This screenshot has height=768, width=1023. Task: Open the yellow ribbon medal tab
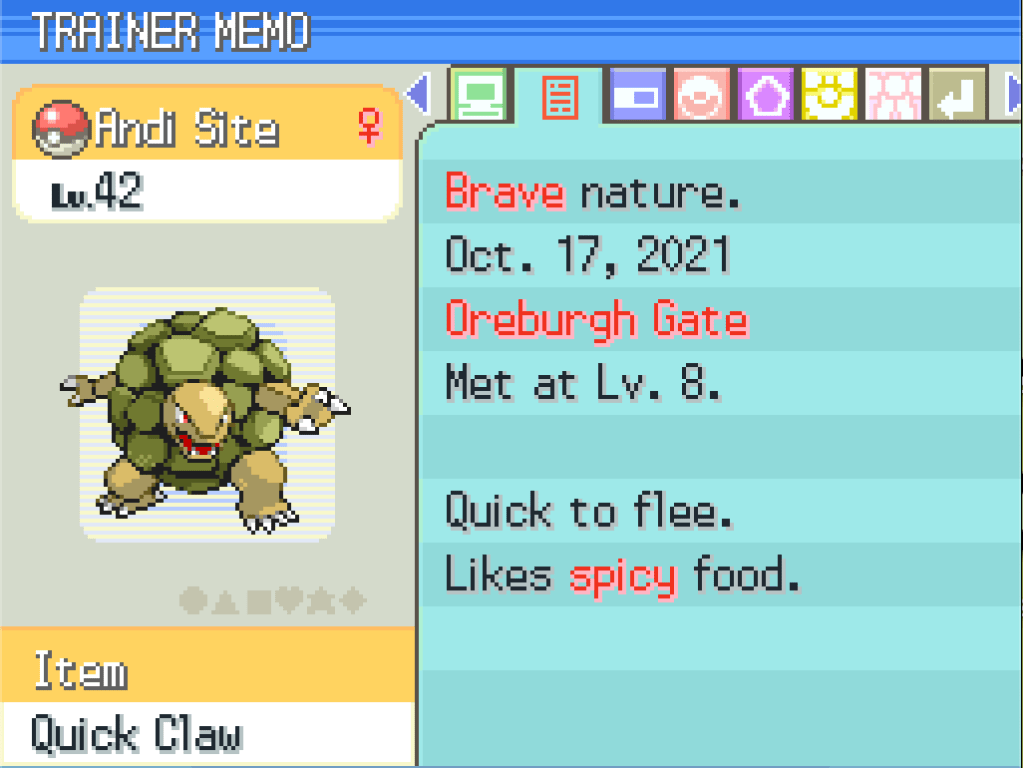coord(829,96)
